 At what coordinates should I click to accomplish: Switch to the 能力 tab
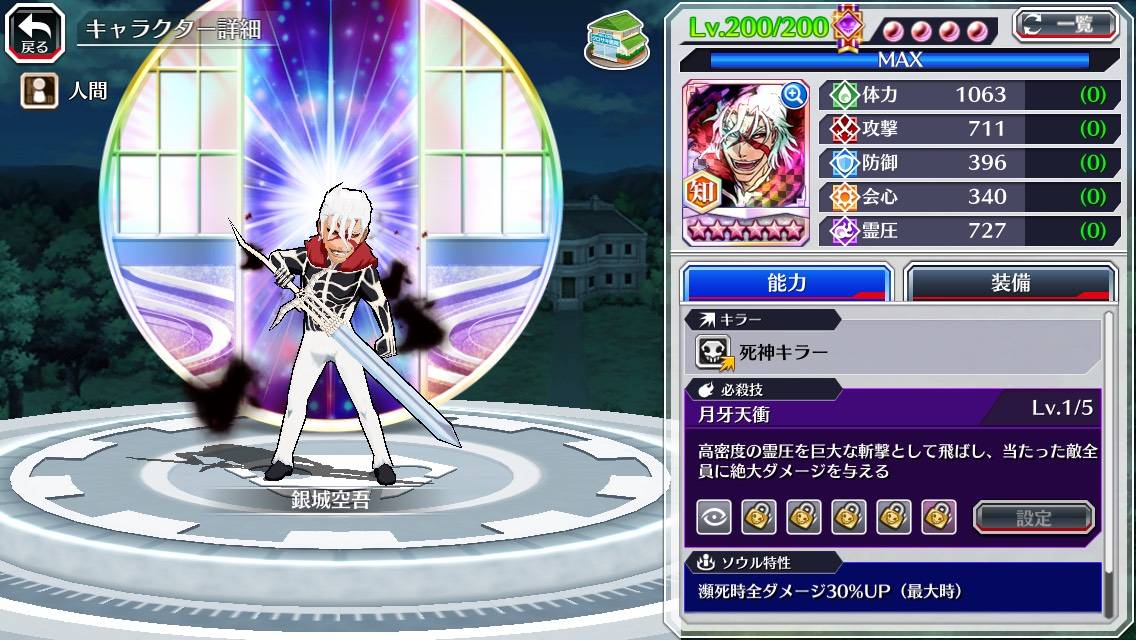(x=786, y=282)
